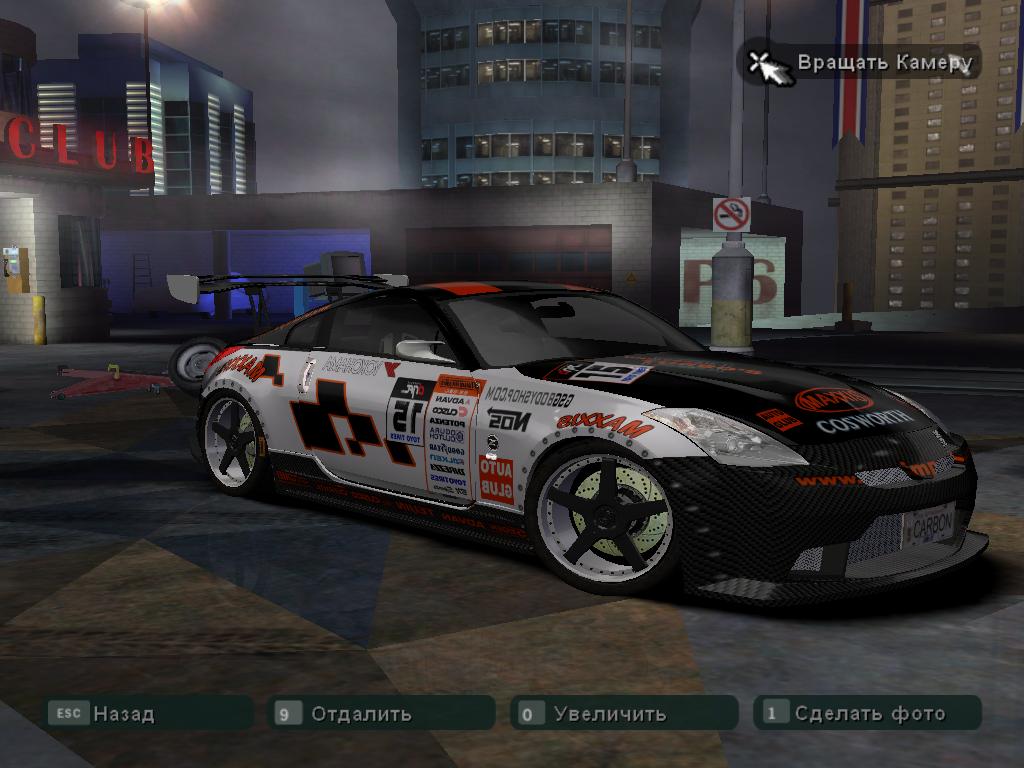Zoom in with the Увеличить button
This screenshot has height=768, width=1024.
point(609,714)
